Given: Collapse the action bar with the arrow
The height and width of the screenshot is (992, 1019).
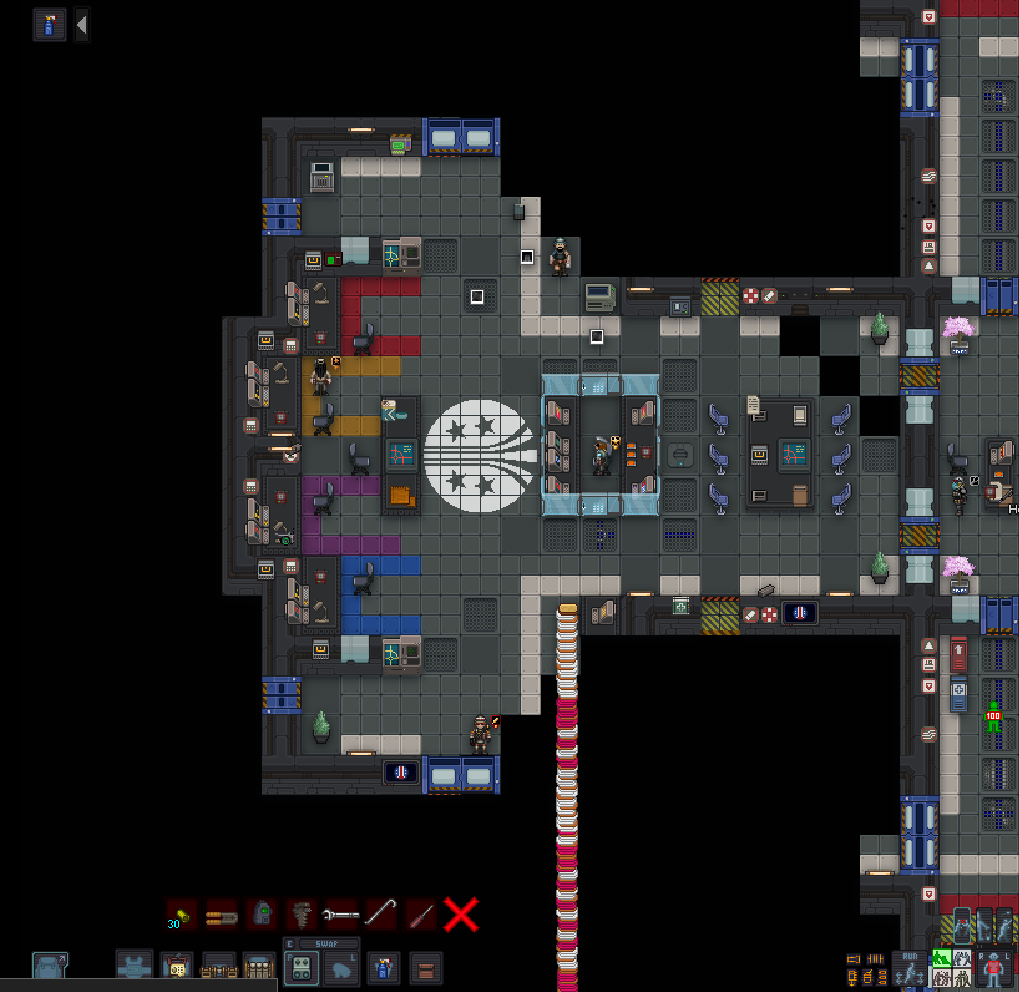Looking at the screenshot, I should 82,25.
